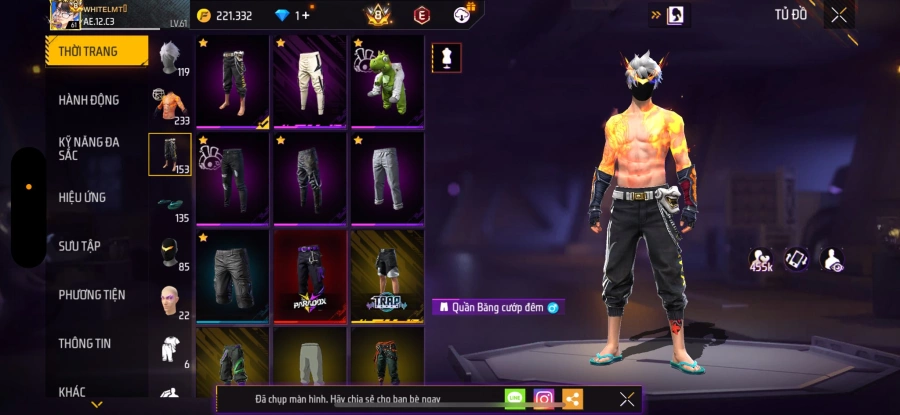
Task: Open the Phương Tiện tab
Action: click(x=92, y=294)
